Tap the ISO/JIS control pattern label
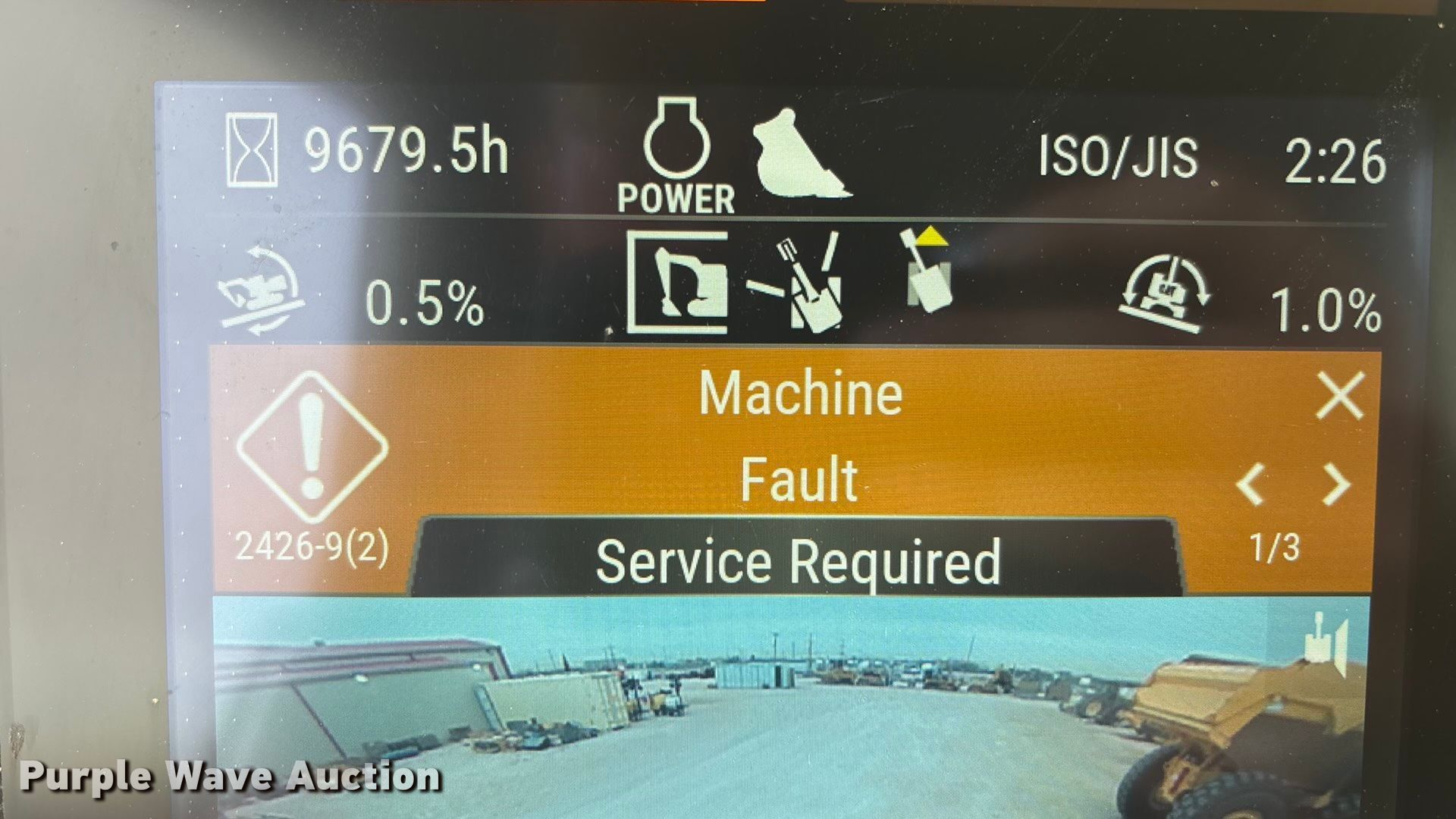1456x819 pixels. pos(1118,157)
